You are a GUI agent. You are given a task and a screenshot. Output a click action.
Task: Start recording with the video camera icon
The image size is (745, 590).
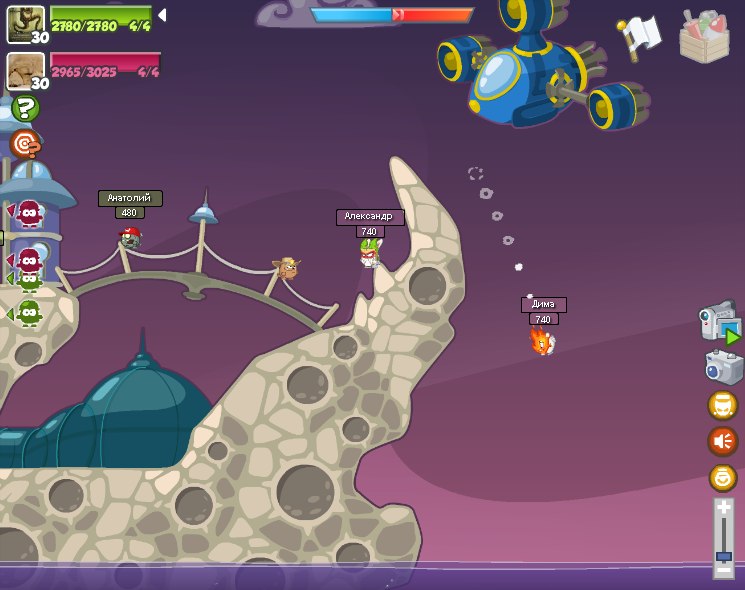(x=719, y=322)
